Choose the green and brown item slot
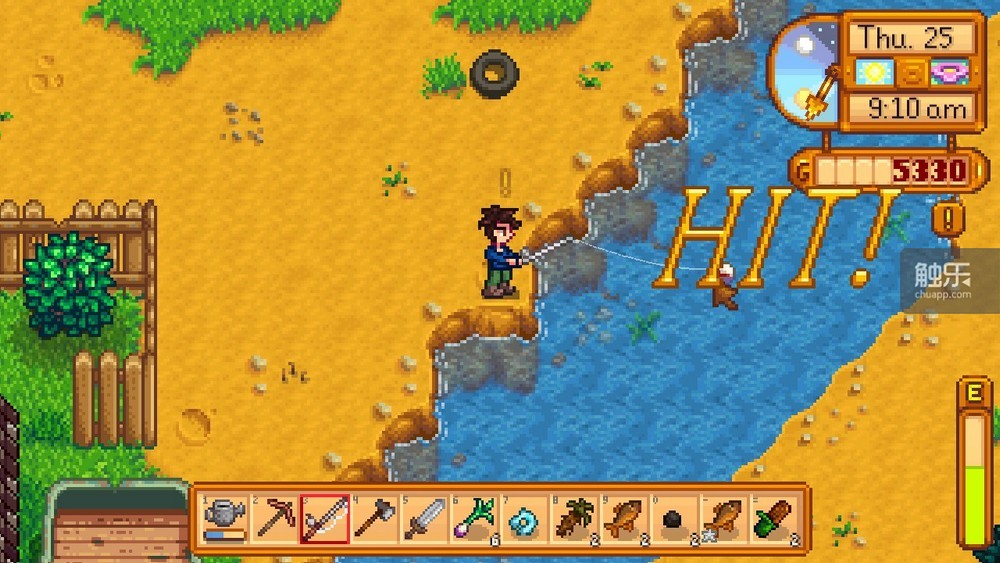Viewport: 1000px width, 563px height. tap(774, 519)
